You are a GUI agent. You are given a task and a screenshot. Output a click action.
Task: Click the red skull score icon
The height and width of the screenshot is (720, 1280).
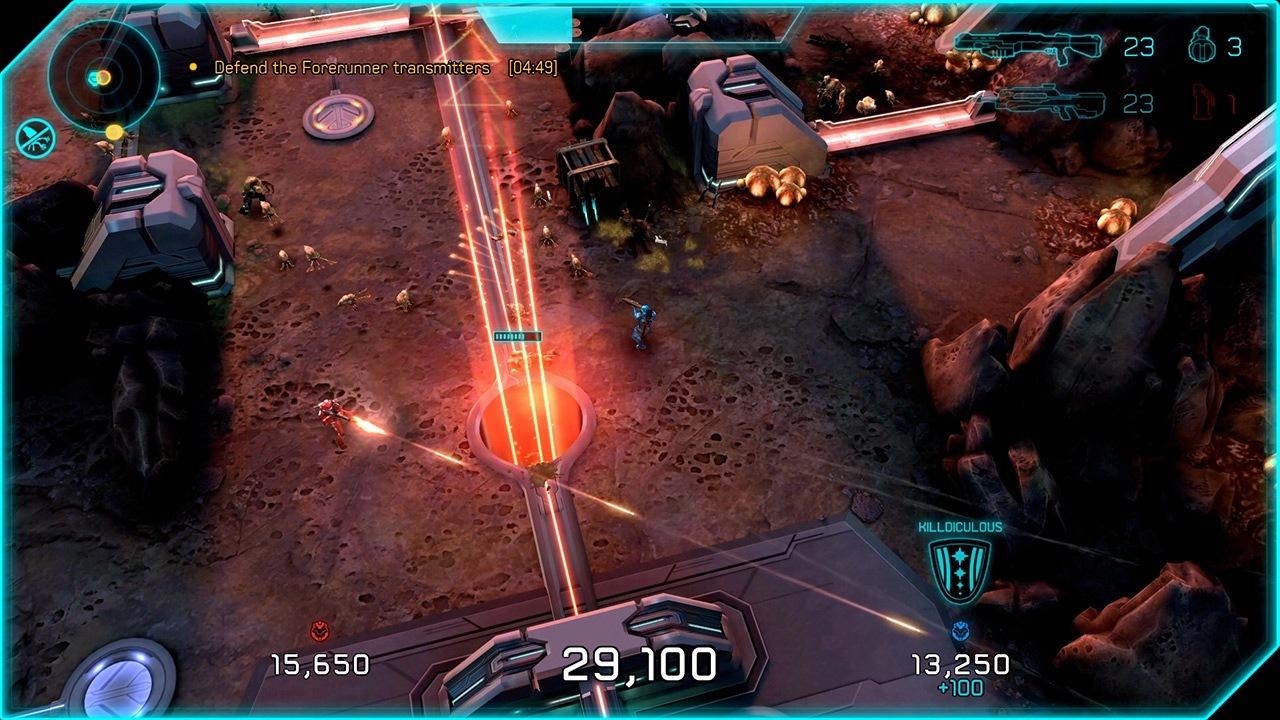pyautogui.click(x=320, y=632)
